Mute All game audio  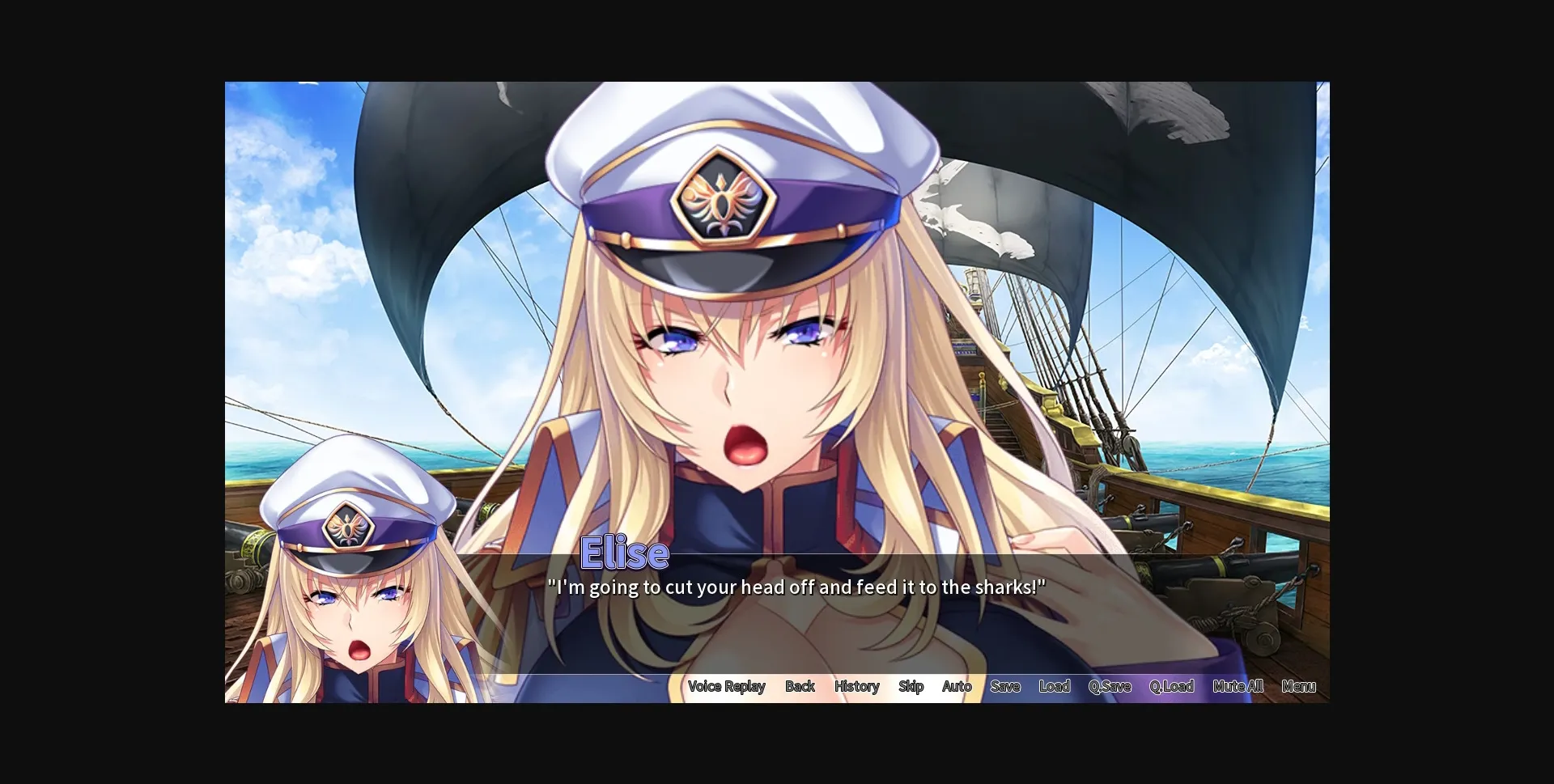1238,686
